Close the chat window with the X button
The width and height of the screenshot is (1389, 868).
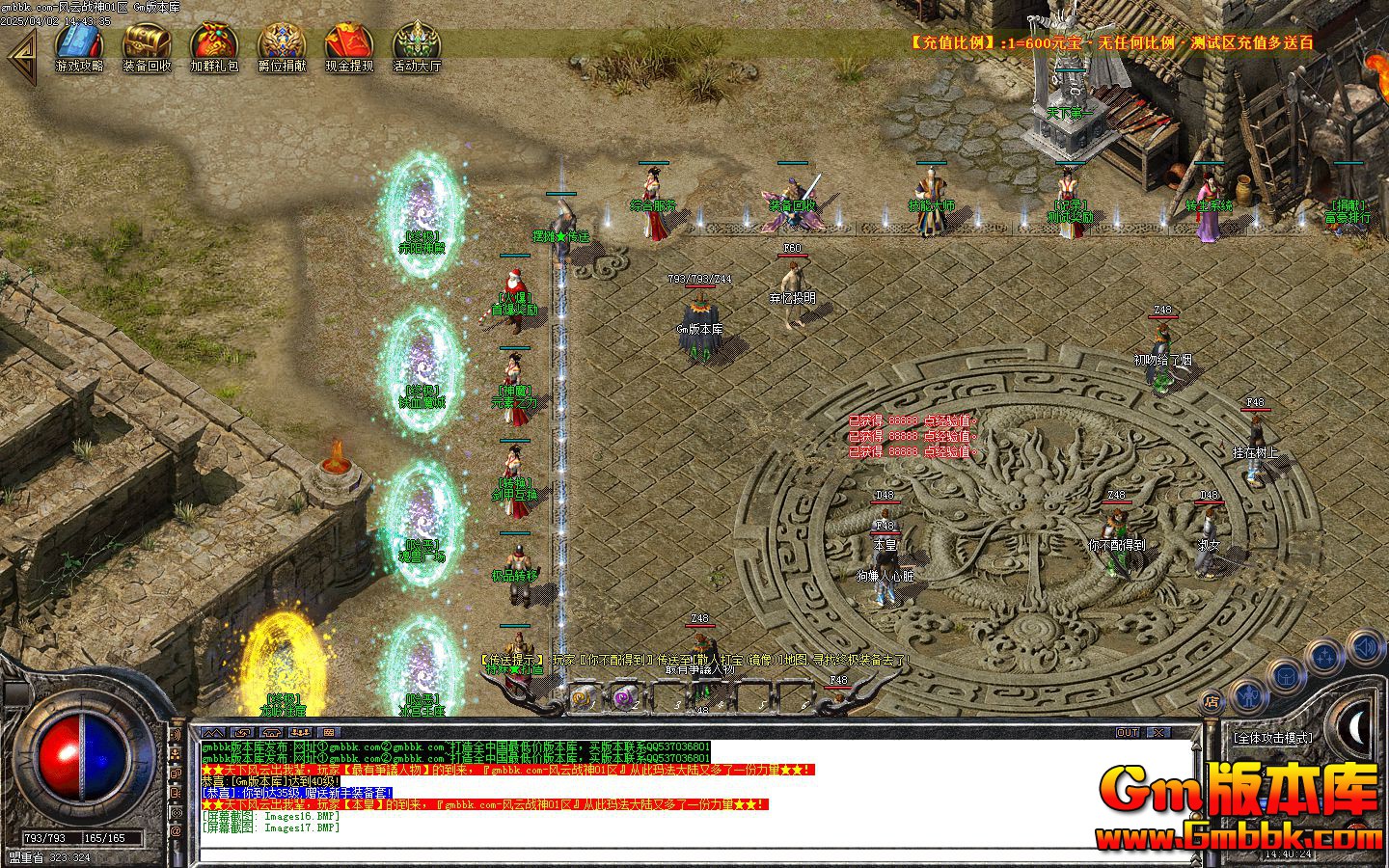tap(1157, 732)
